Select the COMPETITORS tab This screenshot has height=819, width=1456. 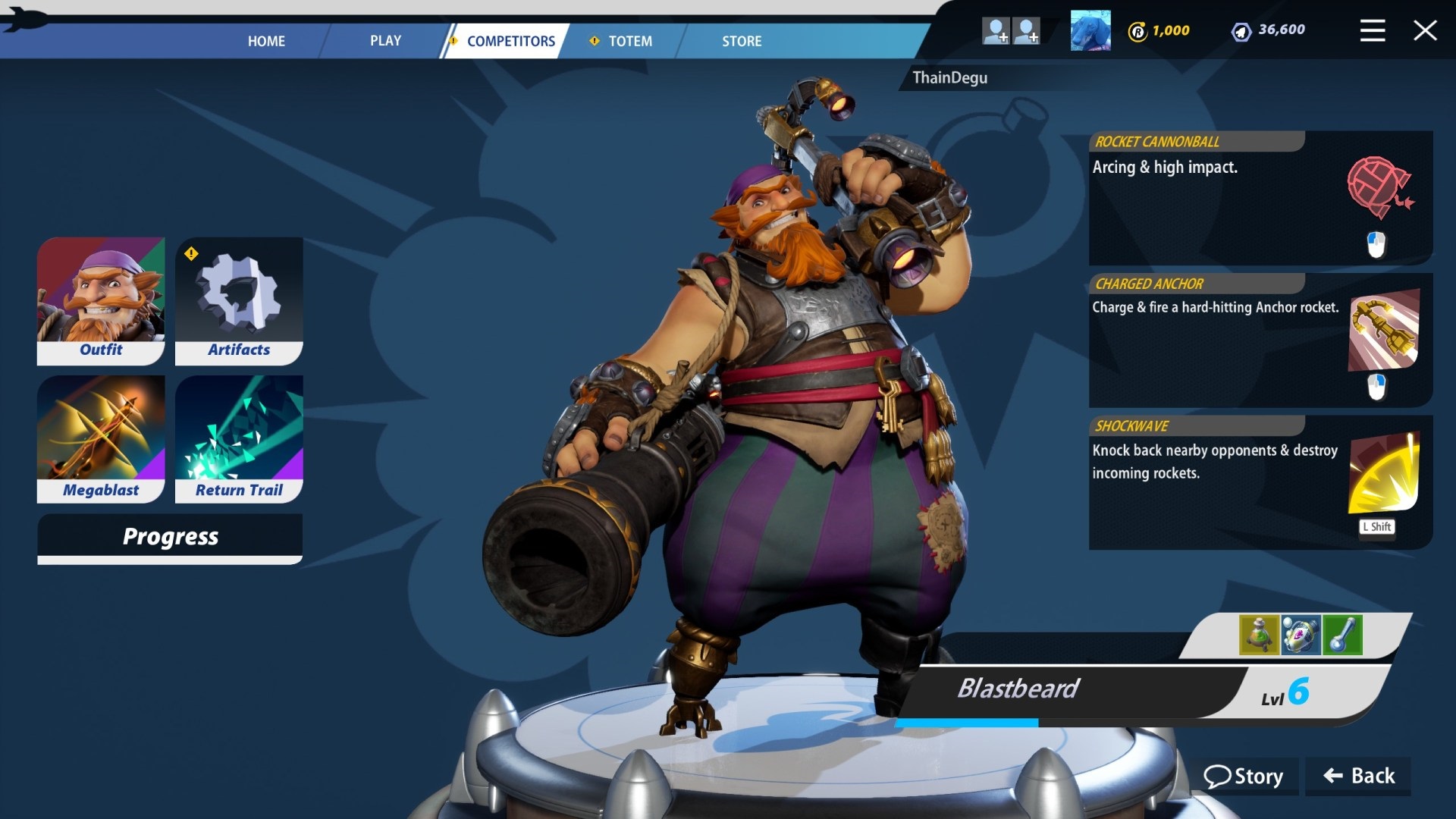[x=510, y=41]
